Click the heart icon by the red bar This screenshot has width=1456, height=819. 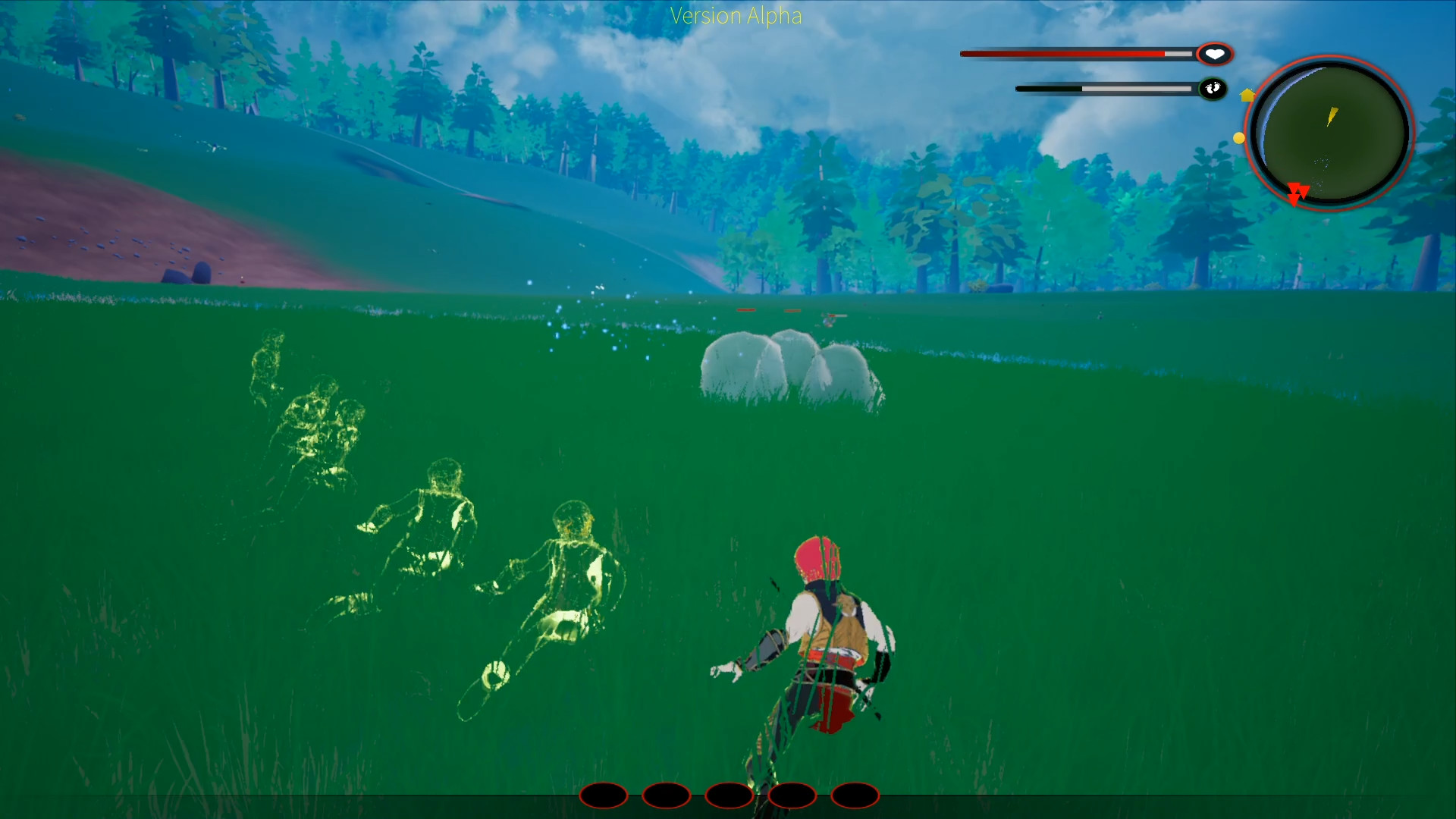[x=1215, y=54]
